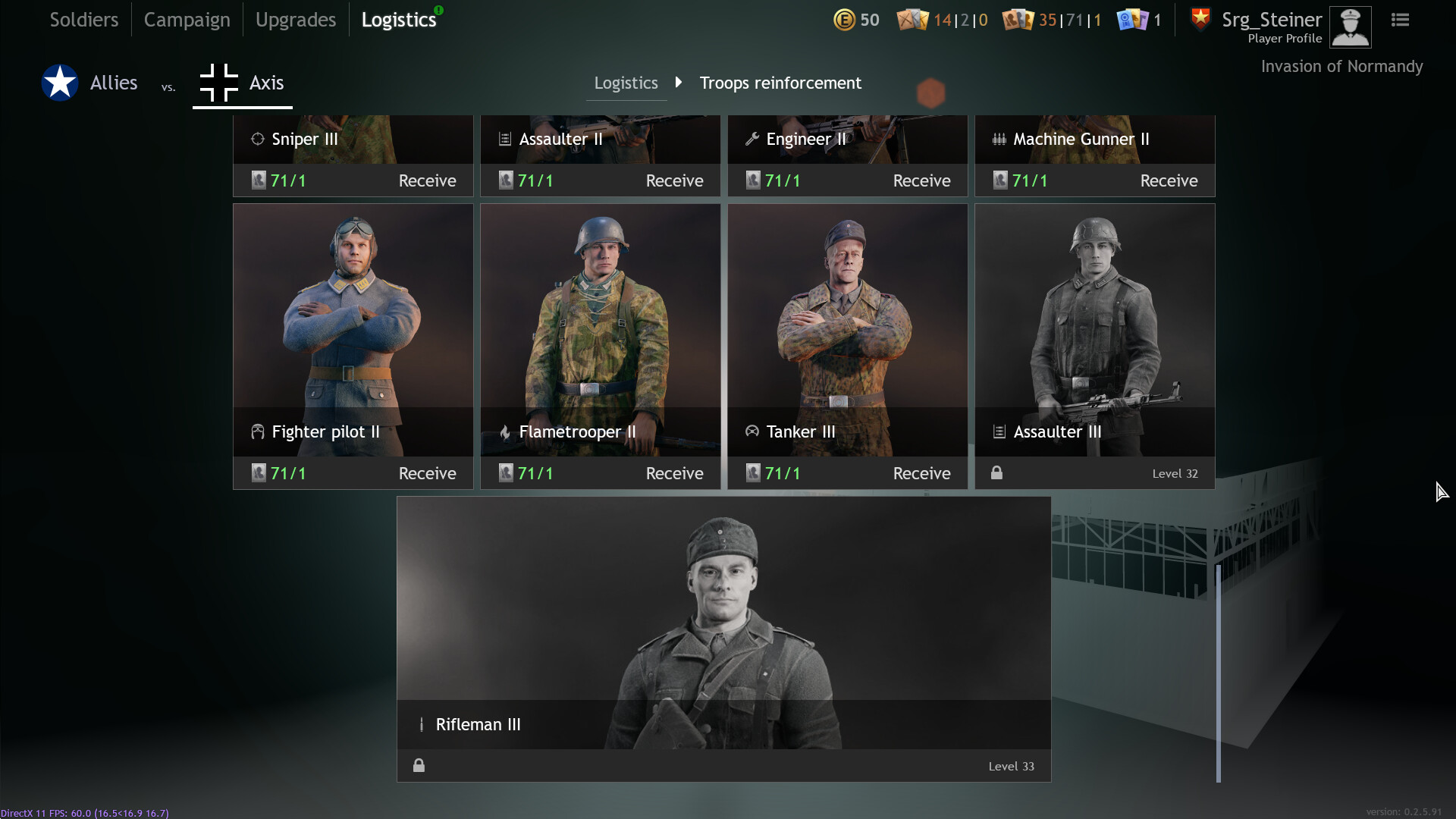
Task: Go to the Upgrades tab
Action: (x=295, y=20)
